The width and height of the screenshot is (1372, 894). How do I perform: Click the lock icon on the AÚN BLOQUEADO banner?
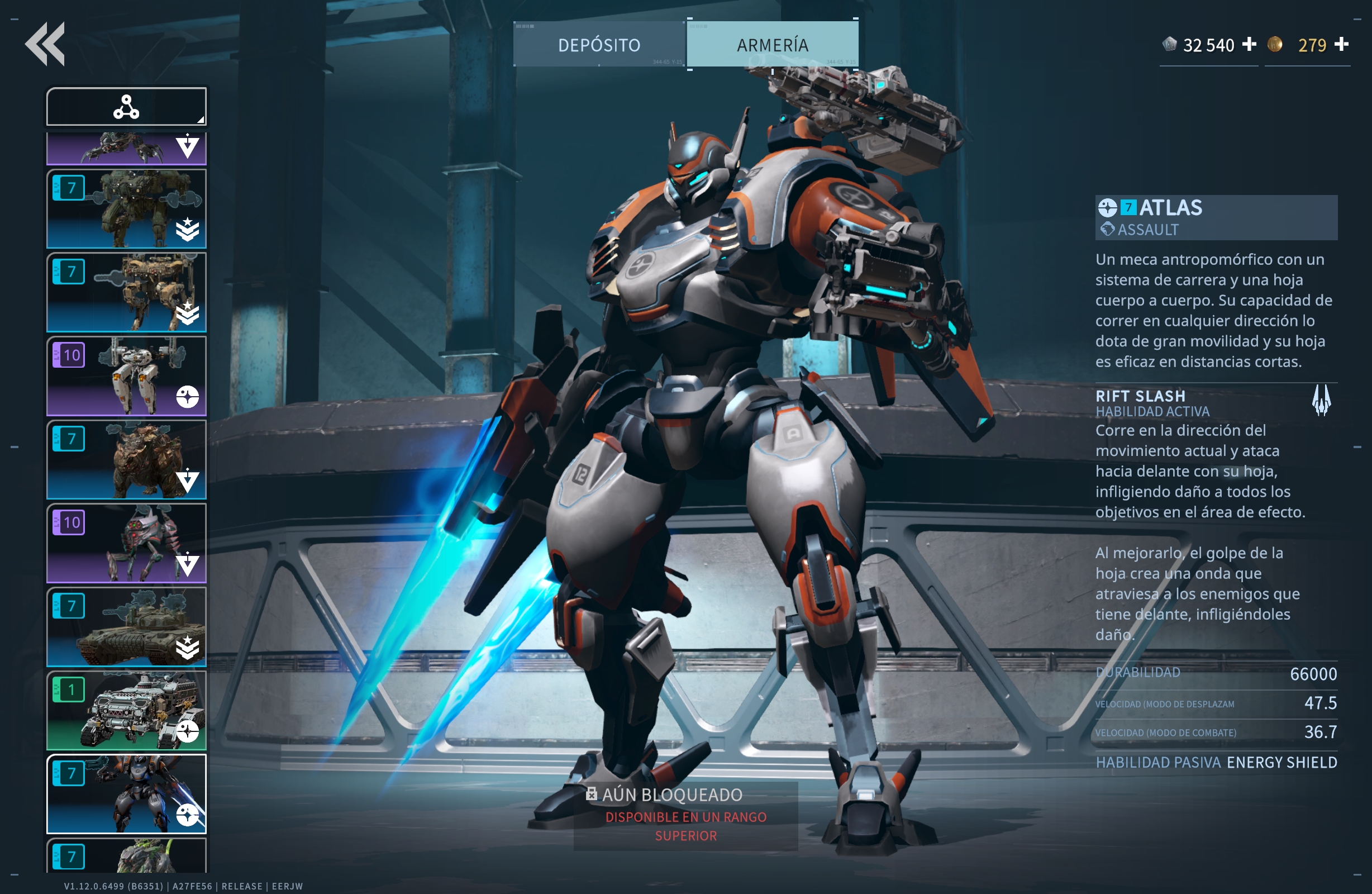pos(593,794)
